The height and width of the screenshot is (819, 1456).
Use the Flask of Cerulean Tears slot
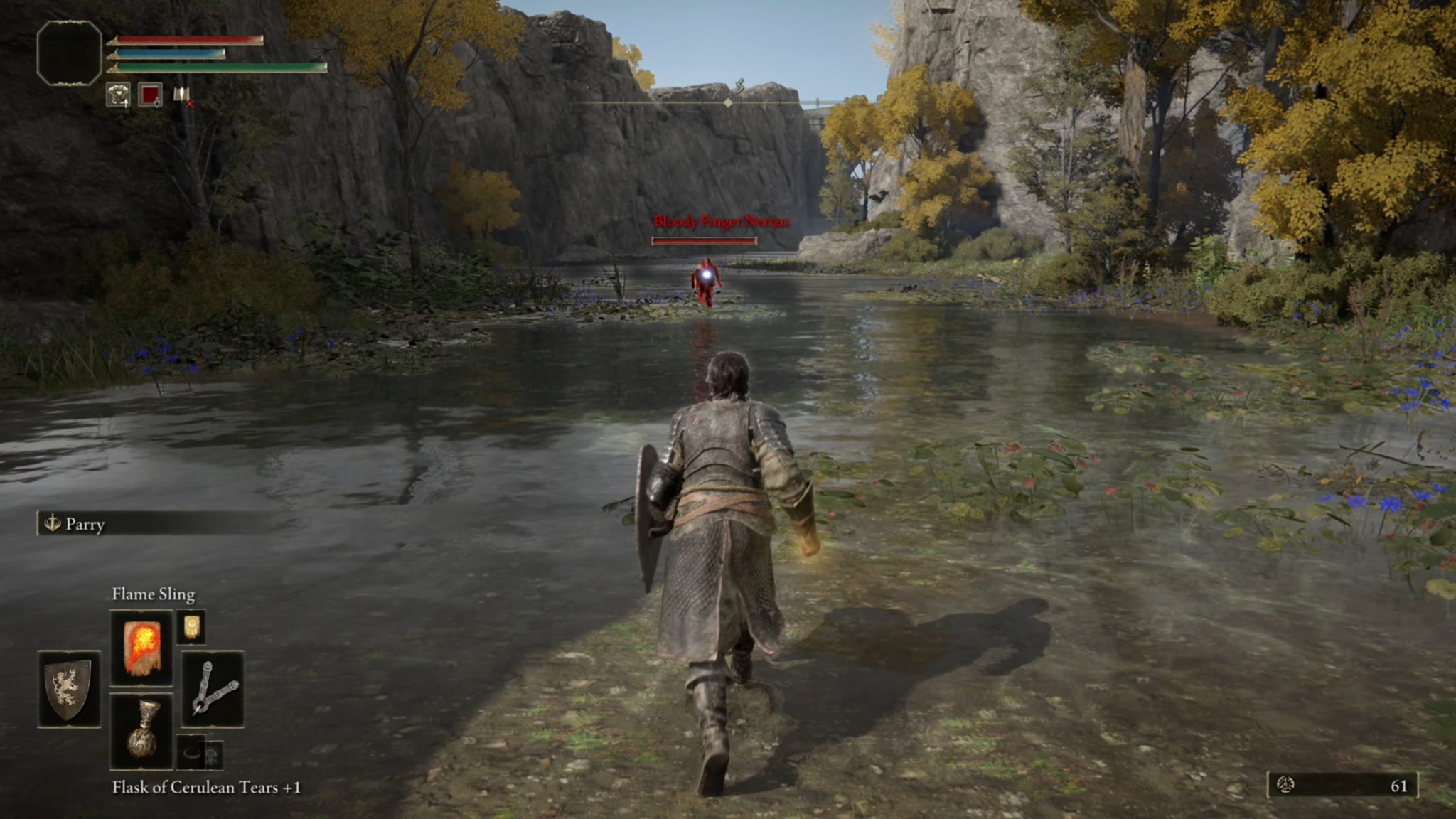point(141,731)
